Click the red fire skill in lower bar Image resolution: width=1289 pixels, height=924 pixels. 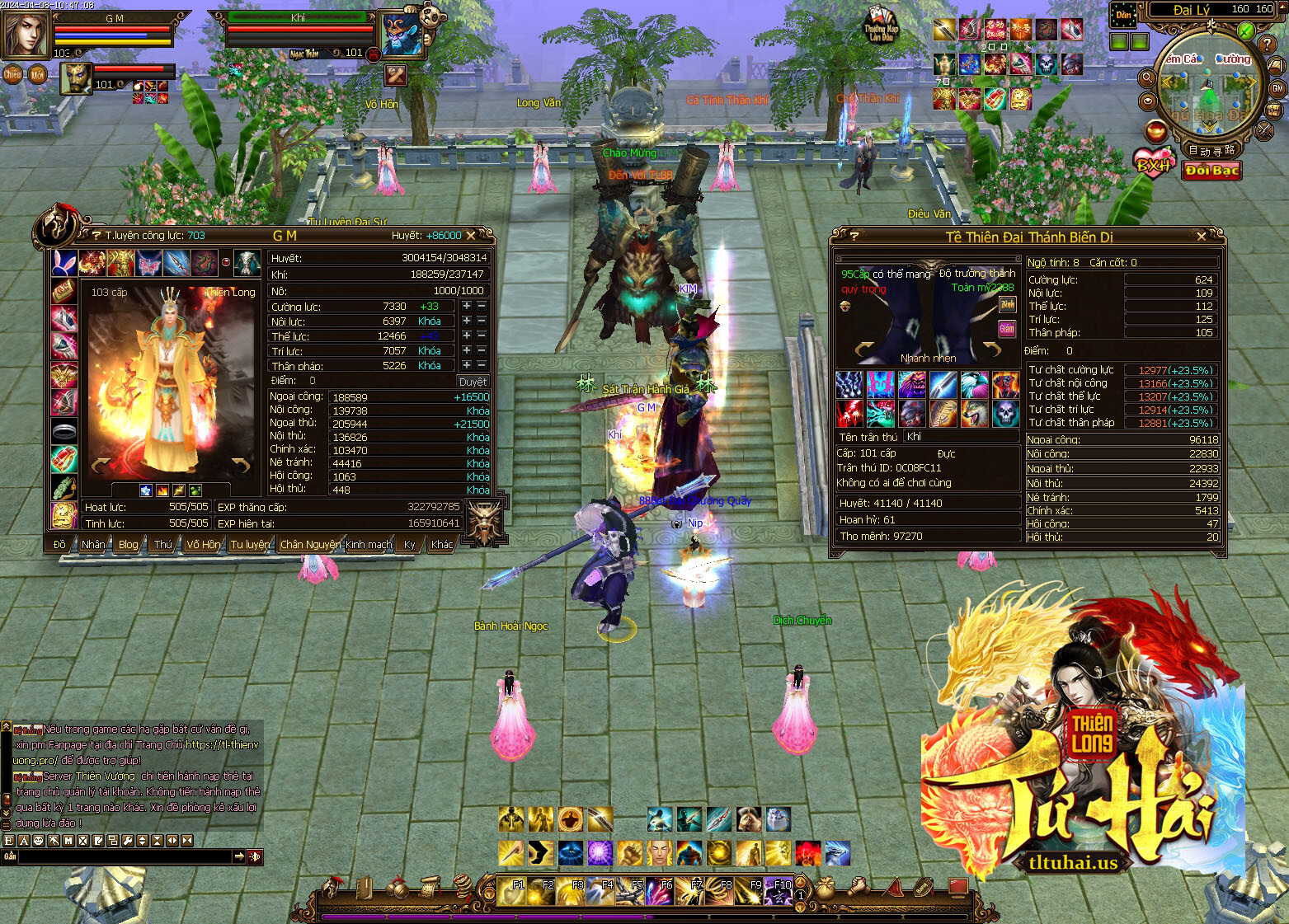point(807,852)
